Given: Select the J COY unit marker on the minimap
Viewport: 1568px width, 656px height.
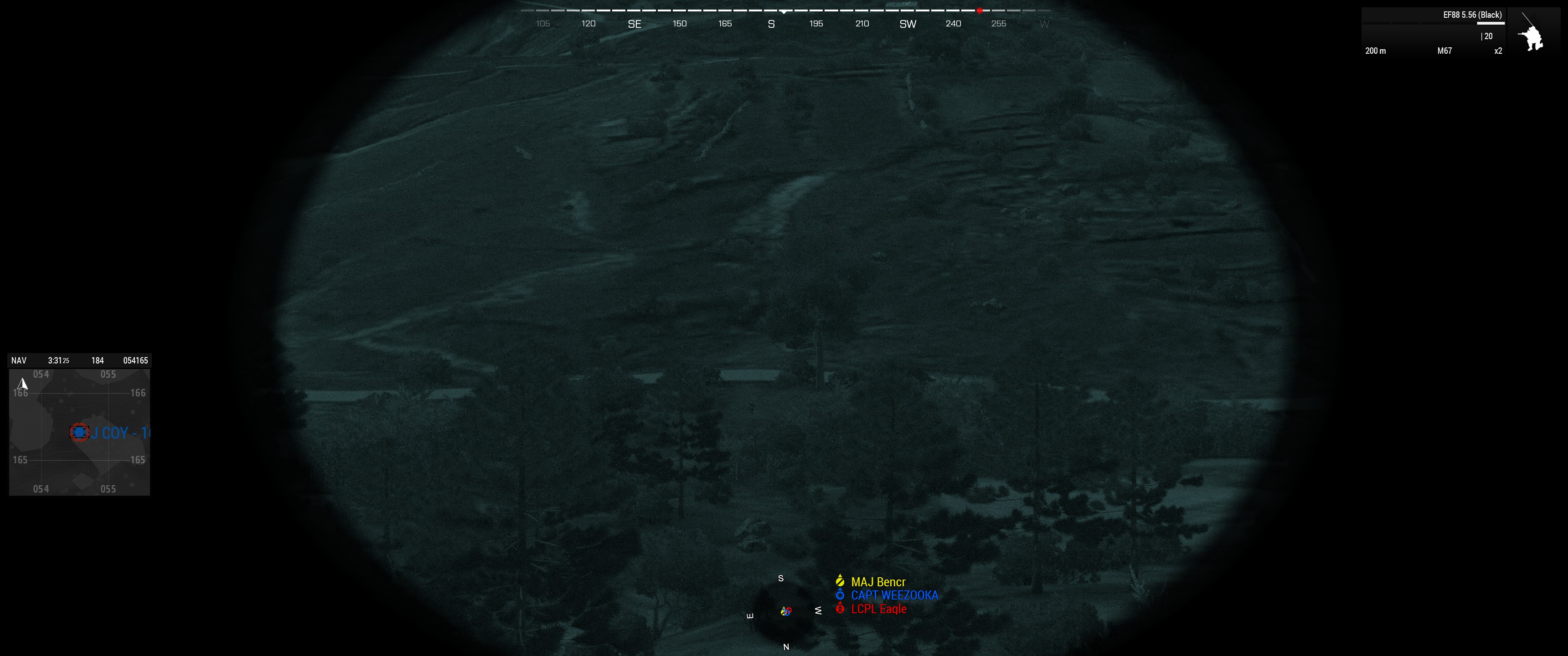Looking at the screenshot, I should (80, 433).
